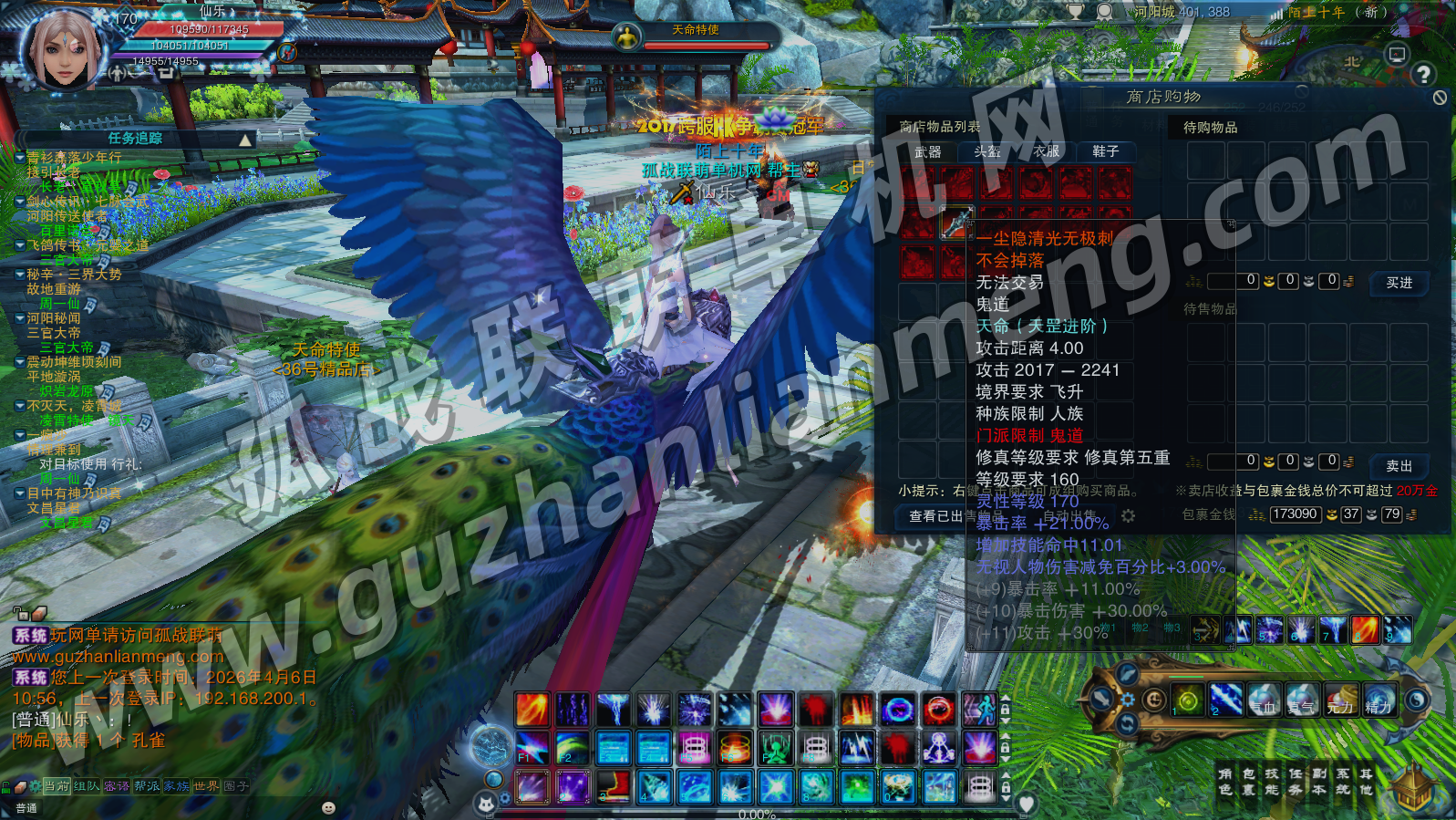Screen dimensions: 1456x820
Task: Select the highlighted sword item in the shop
Action: pos(956,223)
